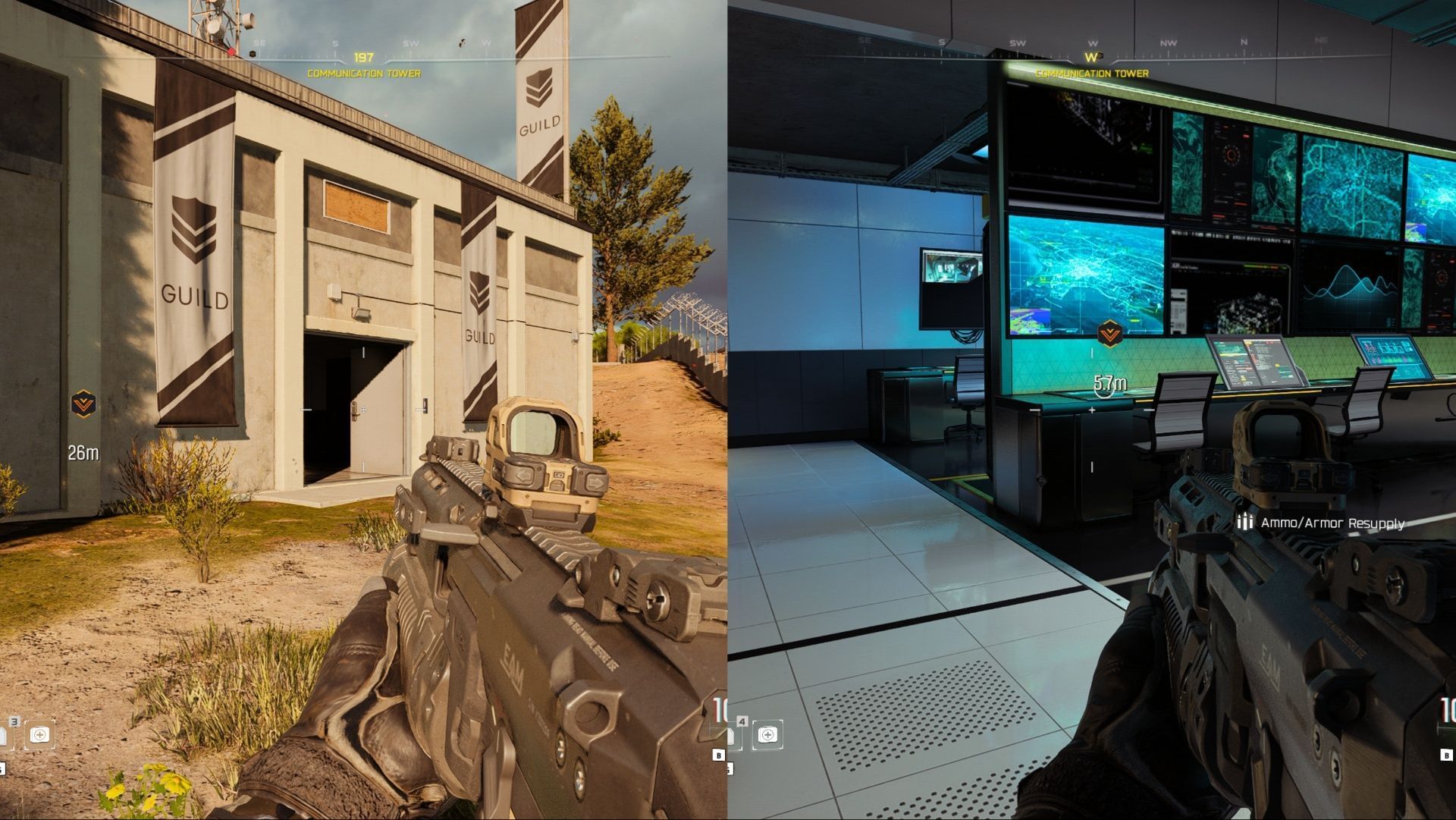
Task: Click the B keybind badge in the bottom-right corner
Action: 1447,755
